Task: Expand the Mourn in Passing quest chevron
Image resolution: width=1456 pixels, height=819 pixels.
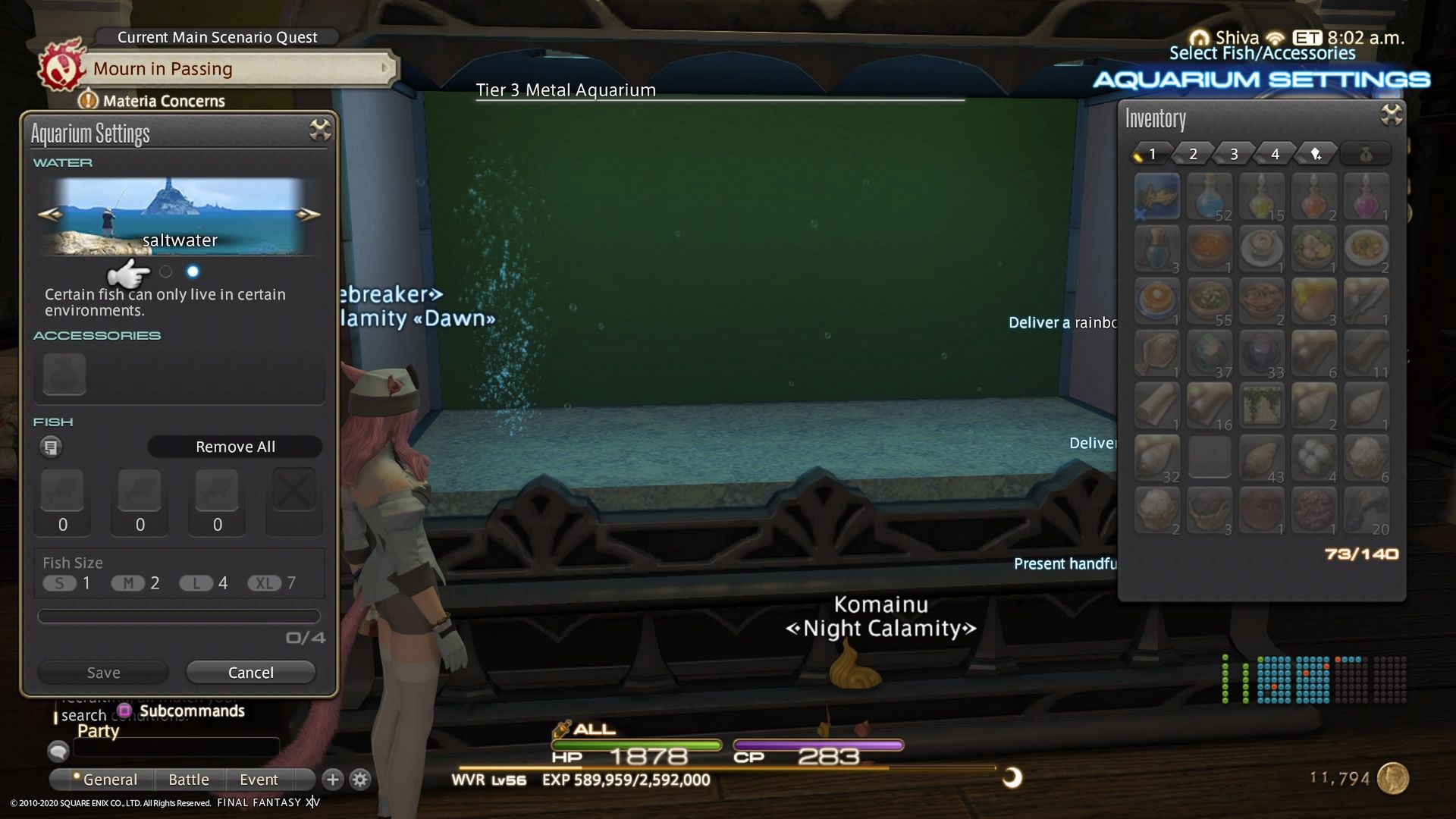Action: (x=385, y=68)
